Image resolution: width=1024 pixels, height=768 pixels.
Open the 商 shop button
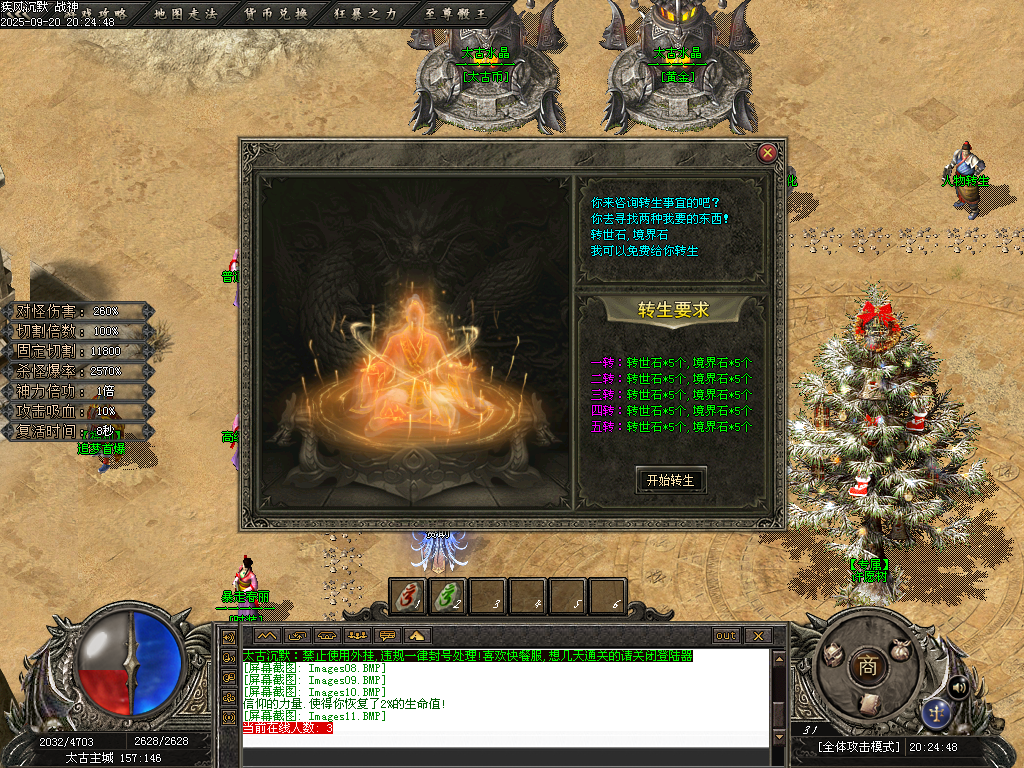pyautogui.click(x=866, y=667)
